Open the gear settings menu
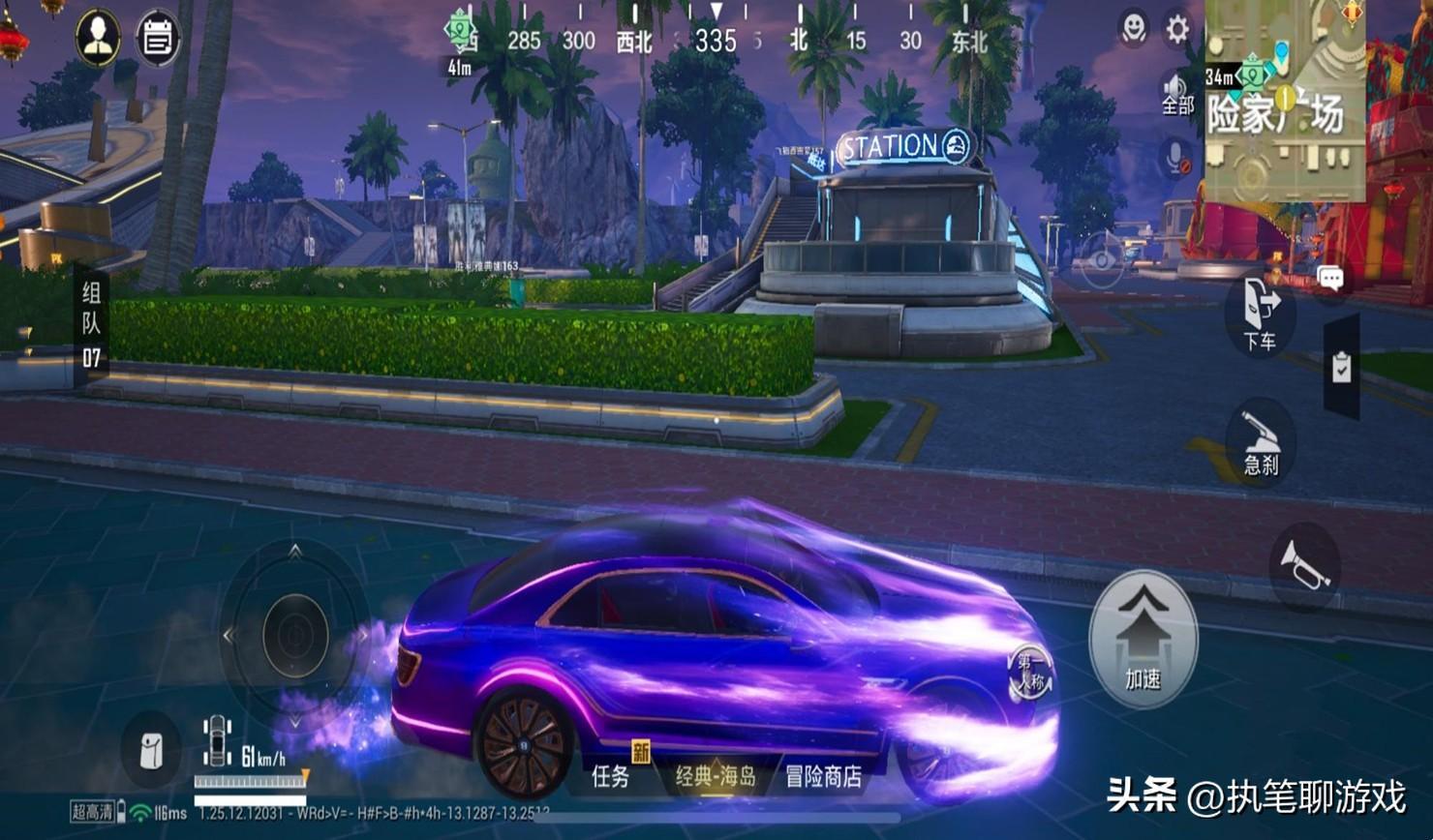Screen dimensions: 1433x840 [x=1177, y=29]
